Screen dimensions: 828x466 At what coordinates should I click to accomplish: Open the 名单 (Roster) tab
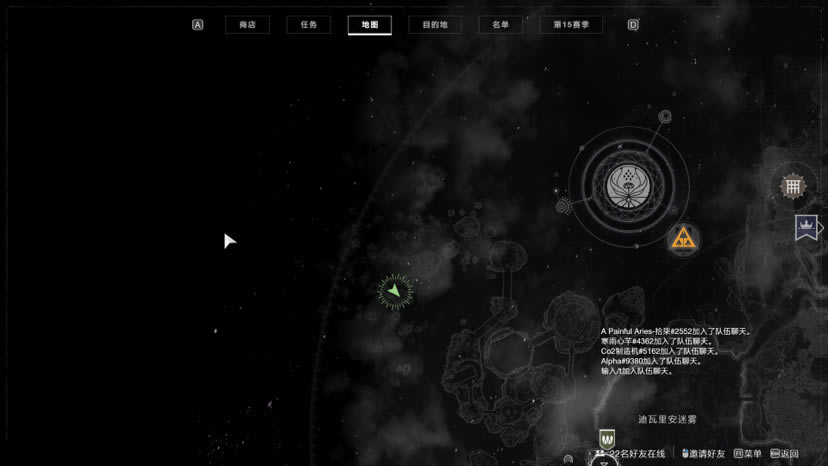point(500,25)
